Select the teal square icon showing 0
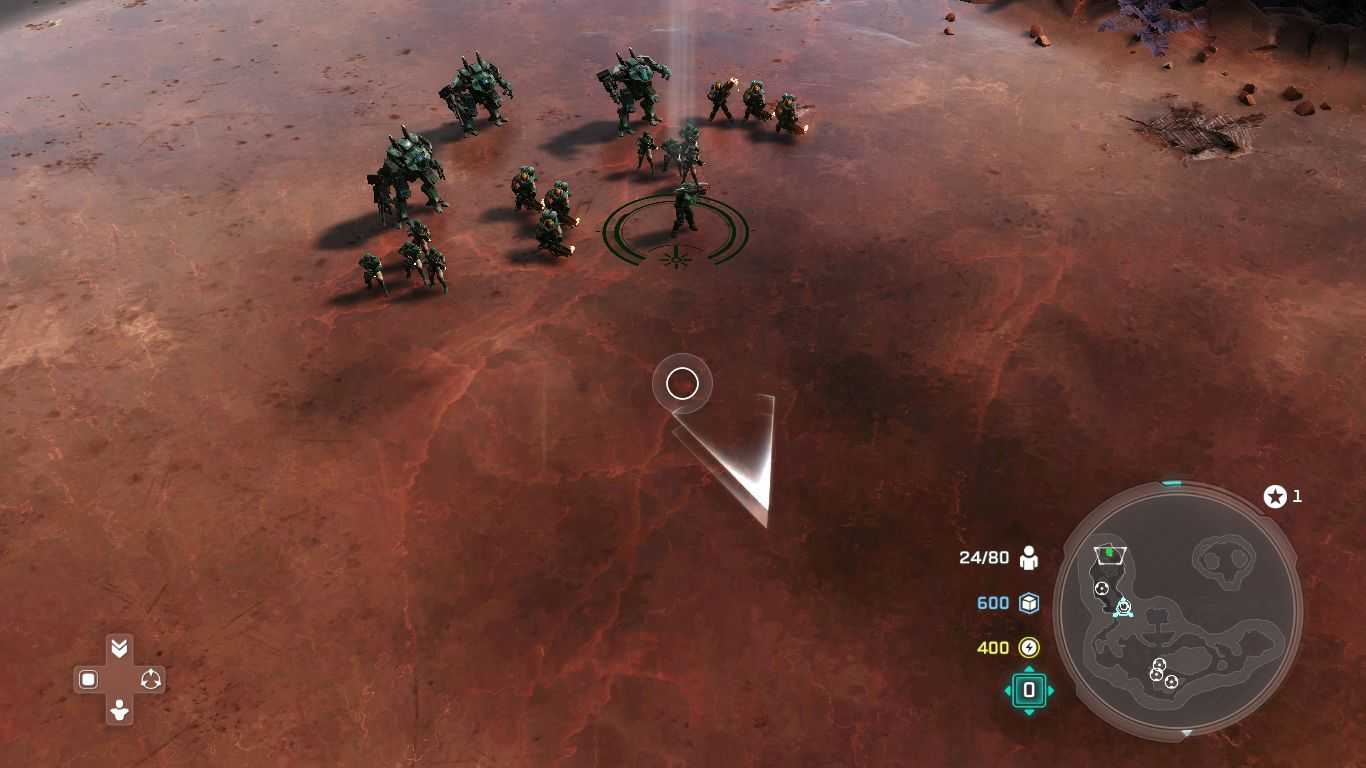The height and width of the screenshot is (768, 1366). point(1028,690)
